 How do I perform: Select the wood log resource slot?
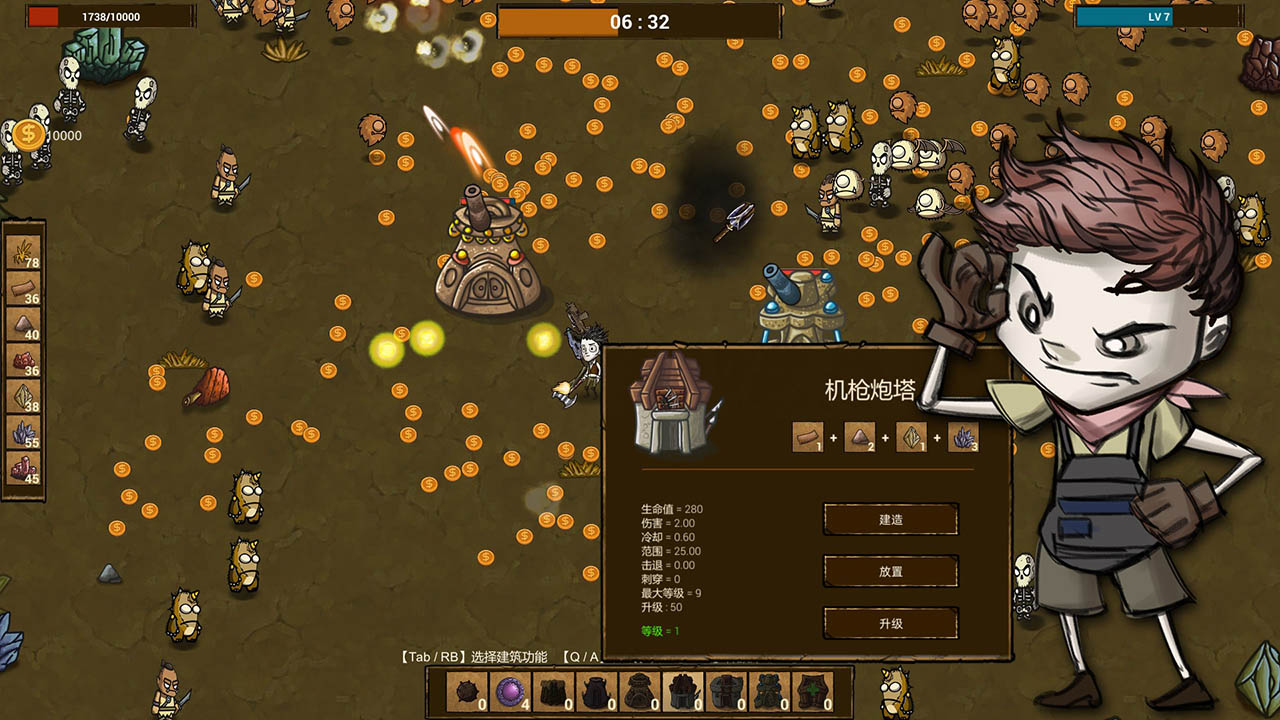(24, 288)
